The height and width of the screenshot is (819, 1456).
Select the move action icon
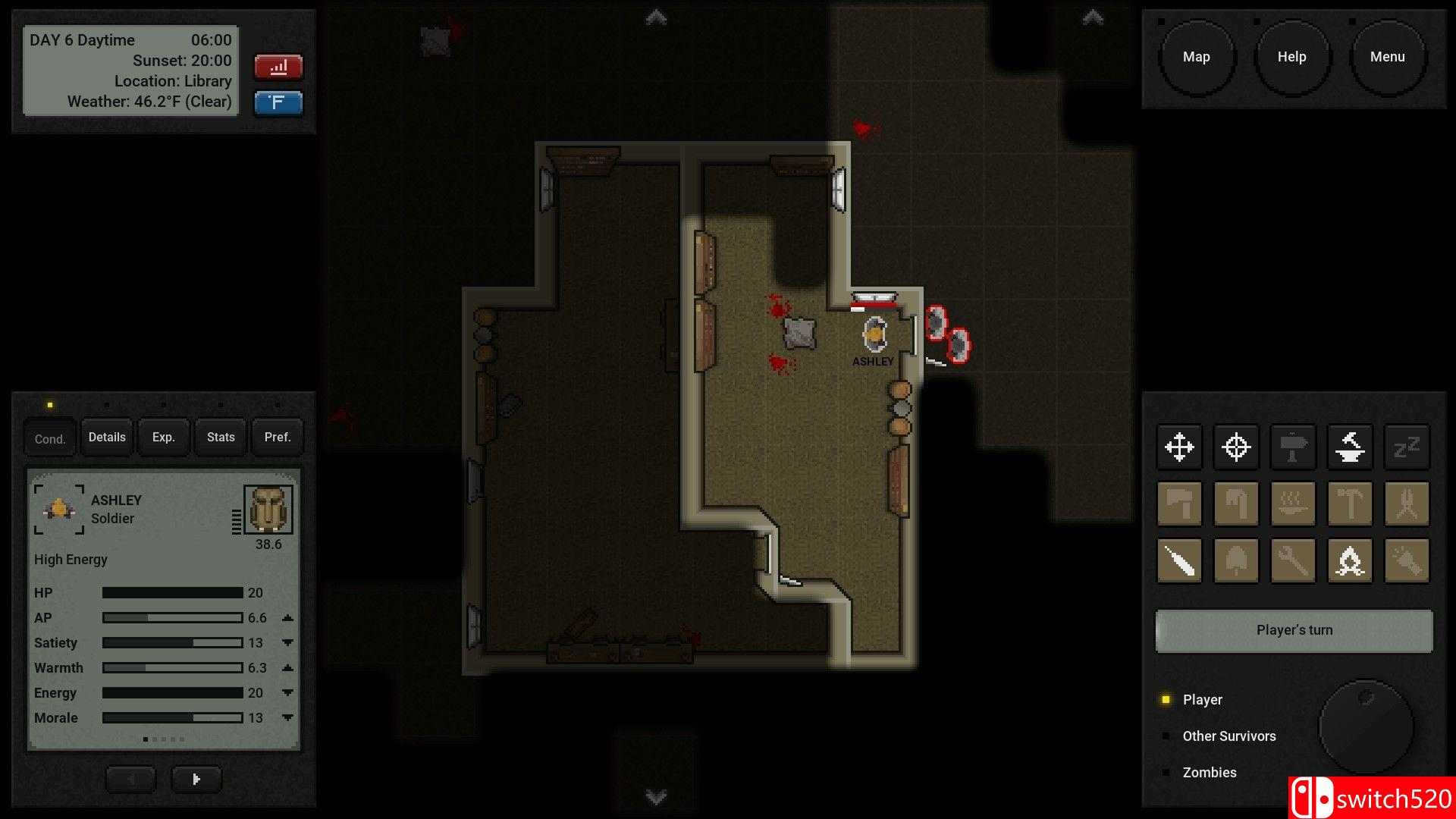(x=1180, y=447)
